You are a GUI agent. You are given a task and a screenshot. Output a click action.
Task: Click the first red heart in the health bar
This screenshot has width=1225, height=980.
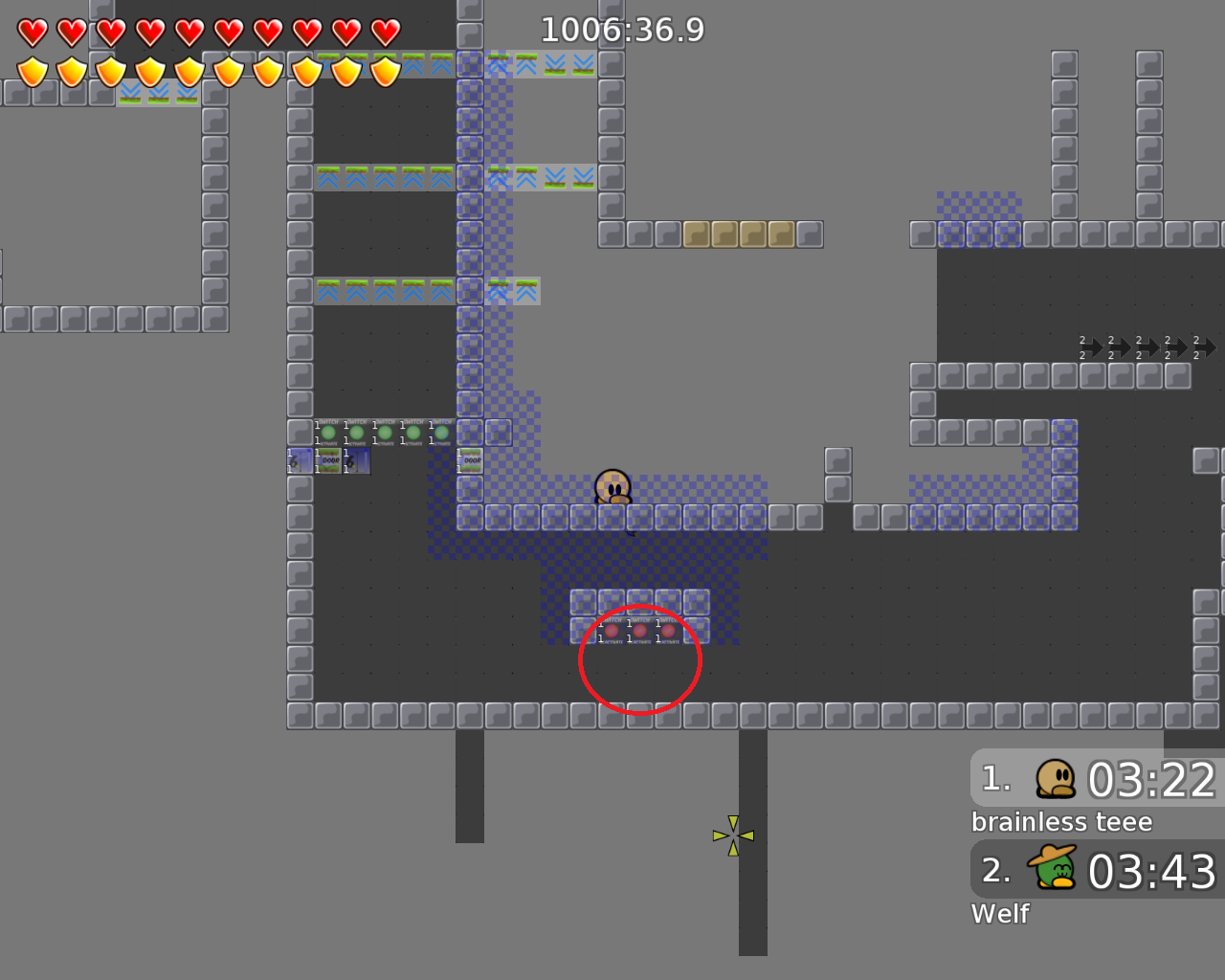(32, 32)
